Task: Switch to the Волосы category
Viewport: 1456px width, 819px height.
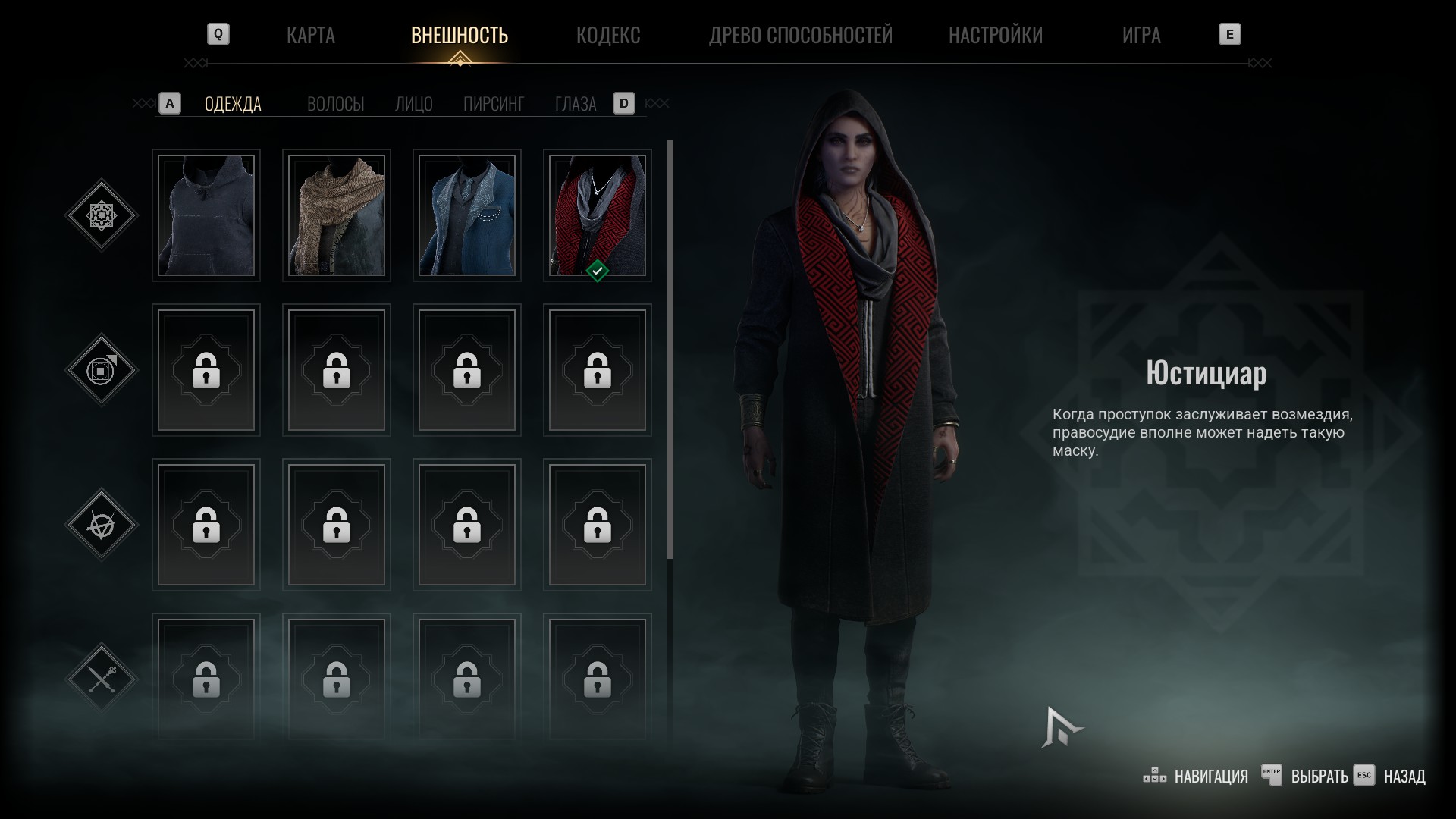Action: pyautogui.click(x=335, y=104)
